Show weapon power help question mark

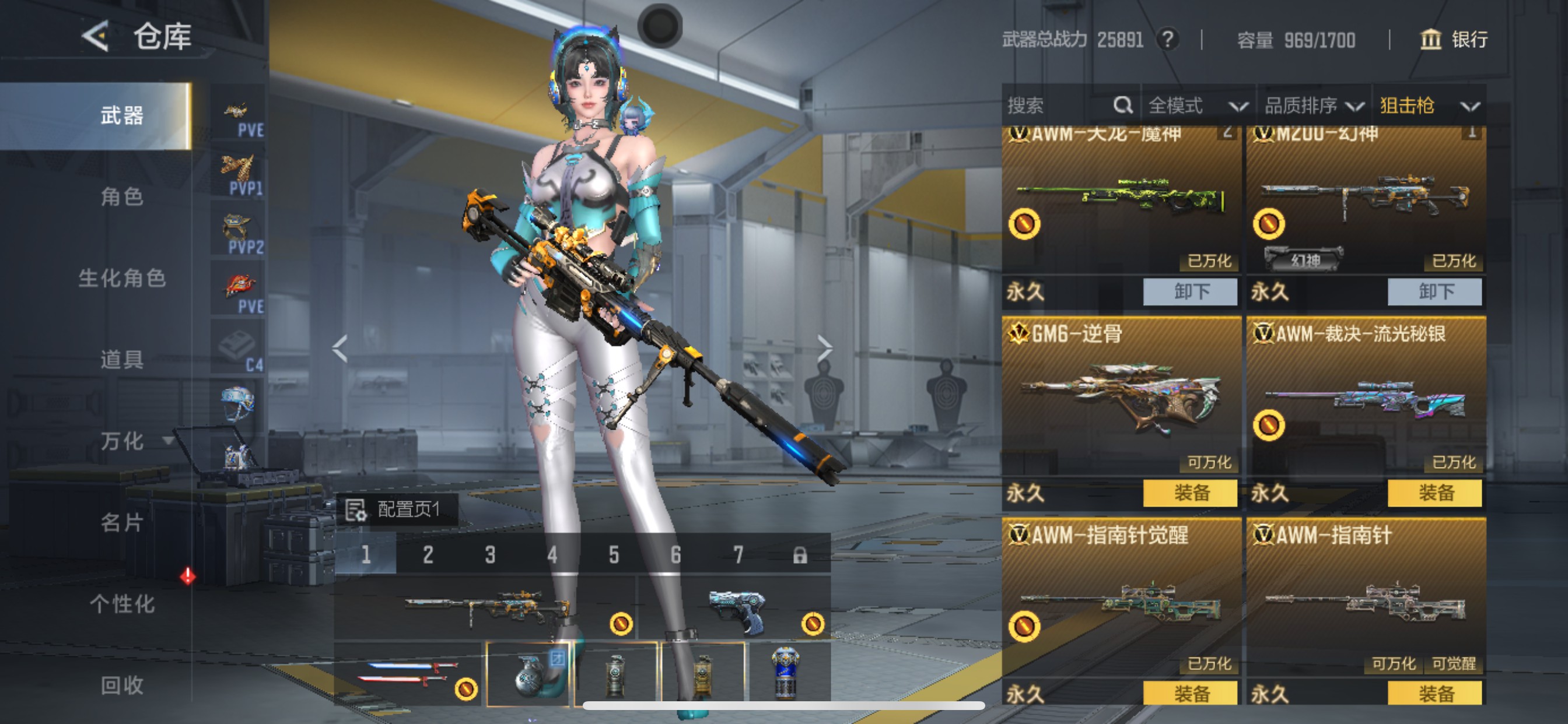(x=1167, y=40)
